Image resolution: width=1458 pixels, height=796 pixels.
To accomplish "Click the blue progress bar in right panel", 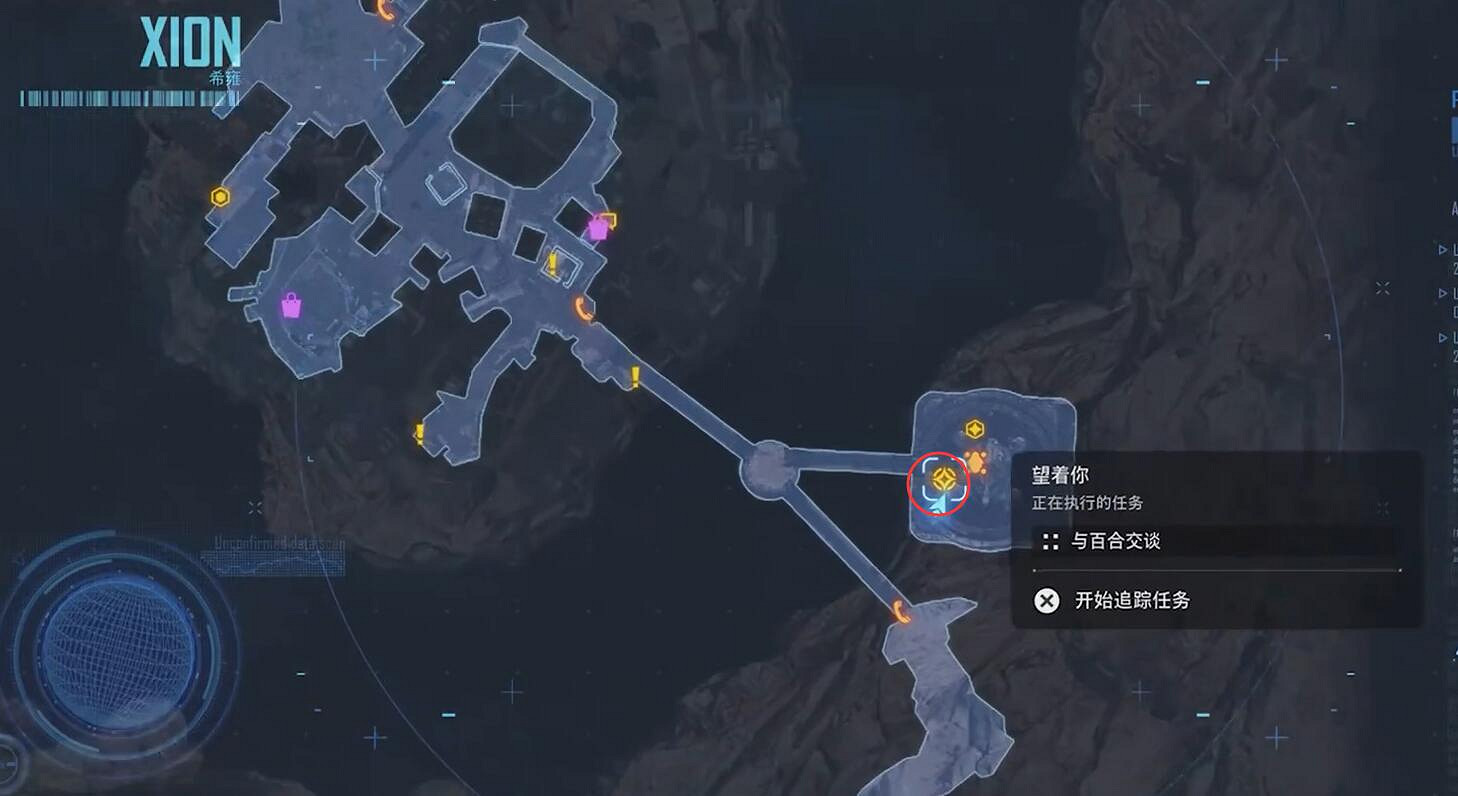I will click(x=1452, y=130).
